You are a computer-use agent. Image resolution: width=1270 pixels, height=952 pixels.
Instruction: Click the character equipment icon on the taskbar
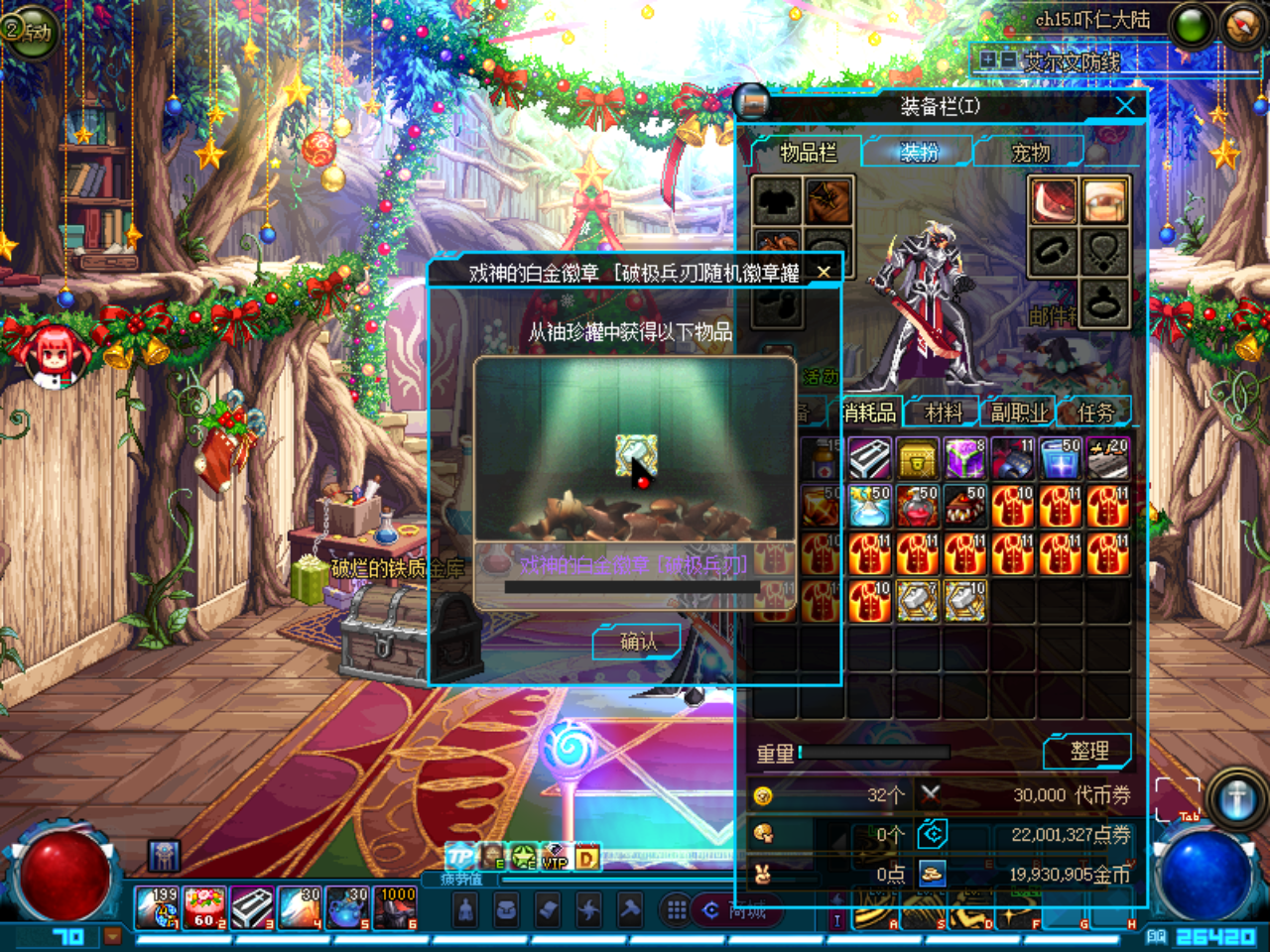(x=465, y=909)
